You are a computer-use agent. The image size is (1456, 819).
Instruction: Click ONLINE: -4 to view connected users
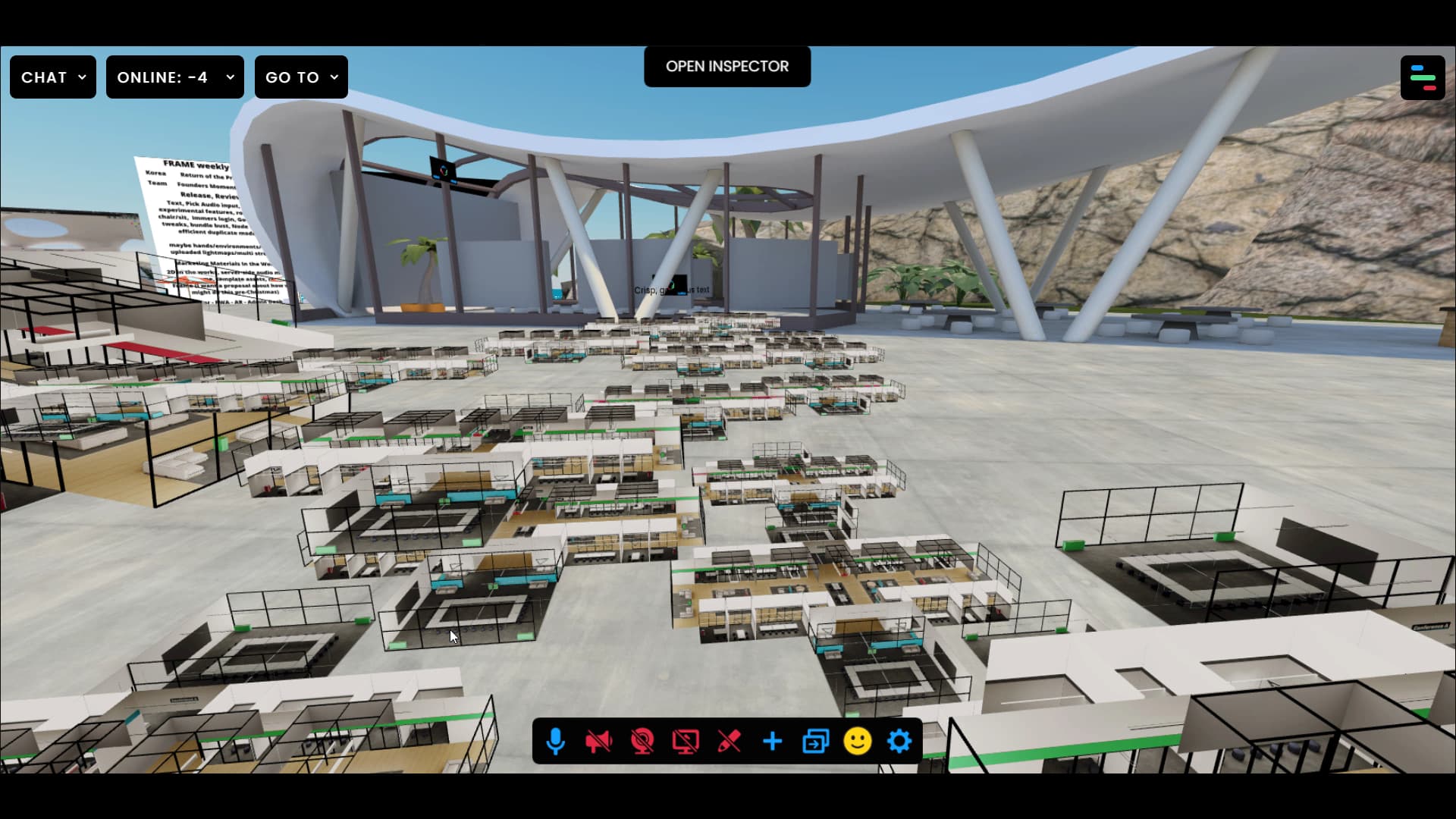174,77
